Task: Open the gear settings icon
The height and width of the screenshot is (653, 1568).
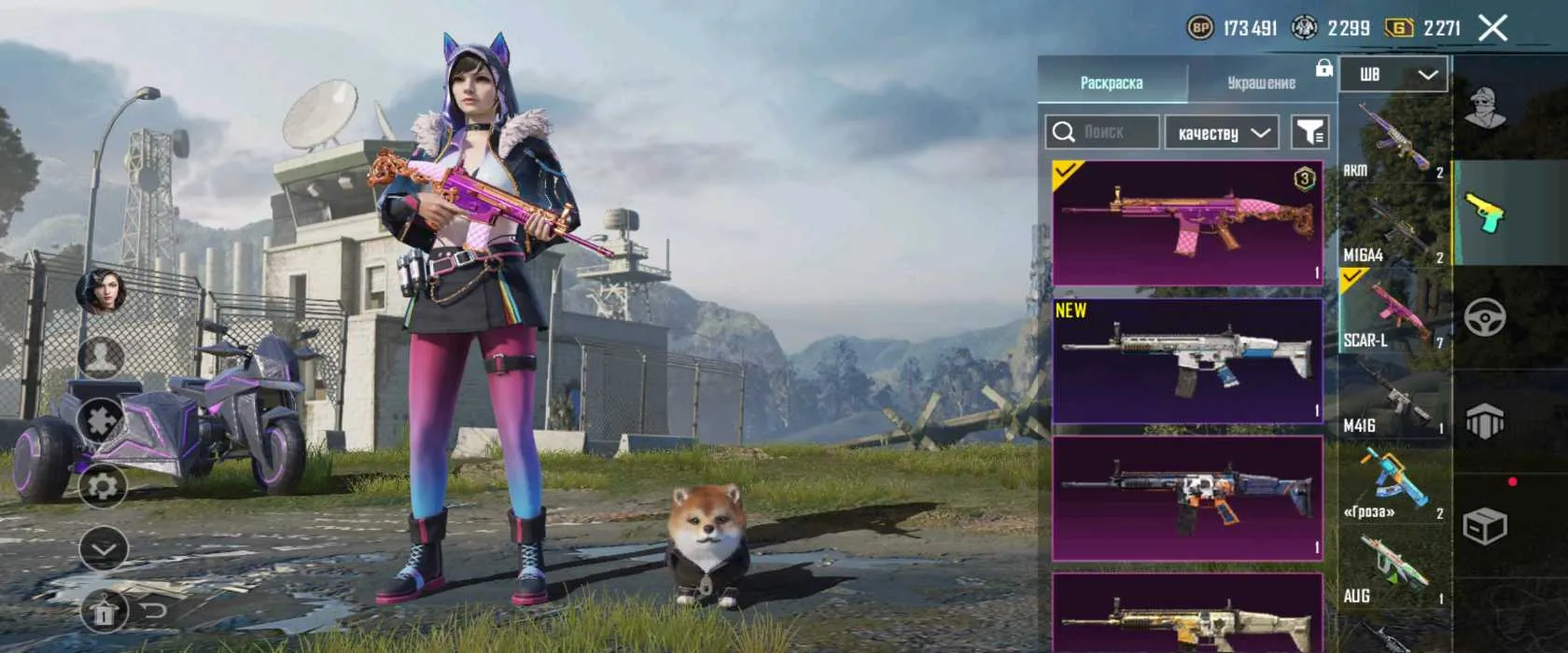Action: pos(102,485)
